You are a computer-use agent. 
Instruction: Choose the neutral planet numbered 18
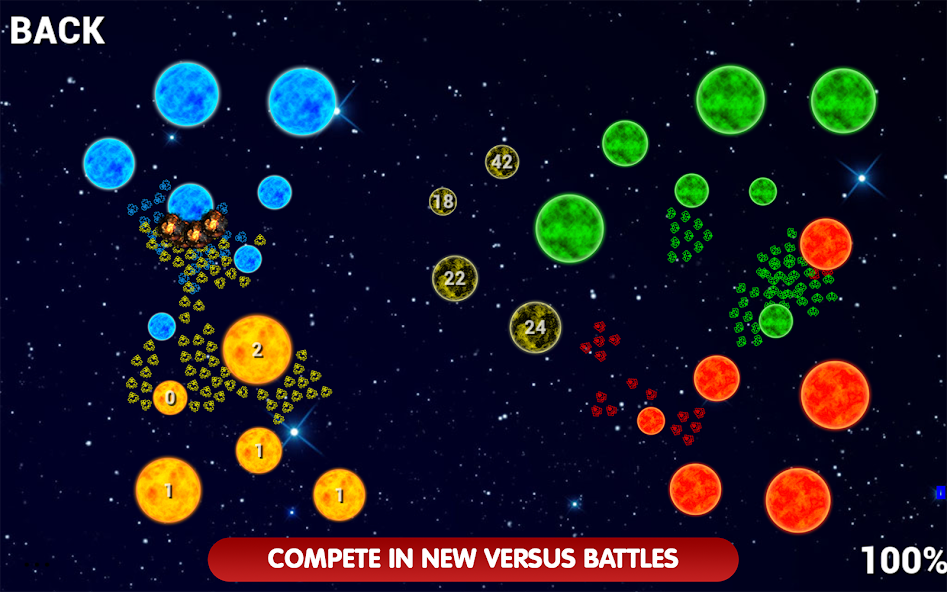coord(443,201)
